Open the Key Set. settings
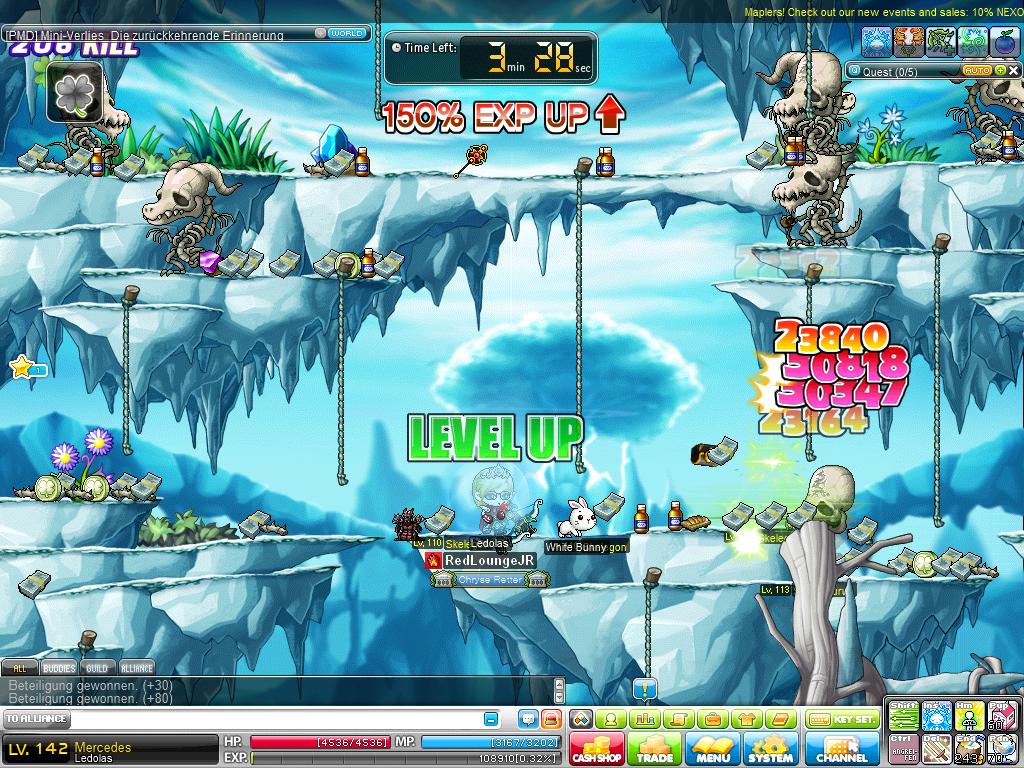 point(842,719)
